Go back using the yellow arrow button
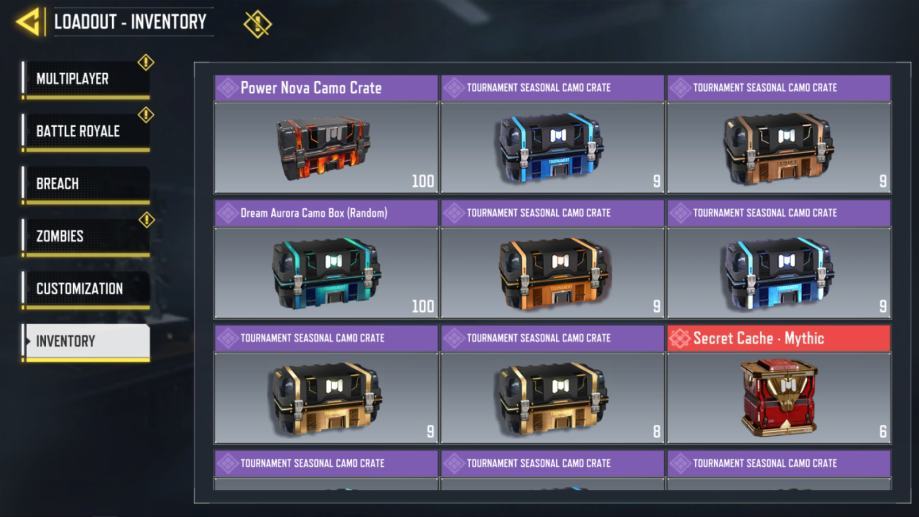The height and width of the screenshot is (517, 919). coord(29,22)
